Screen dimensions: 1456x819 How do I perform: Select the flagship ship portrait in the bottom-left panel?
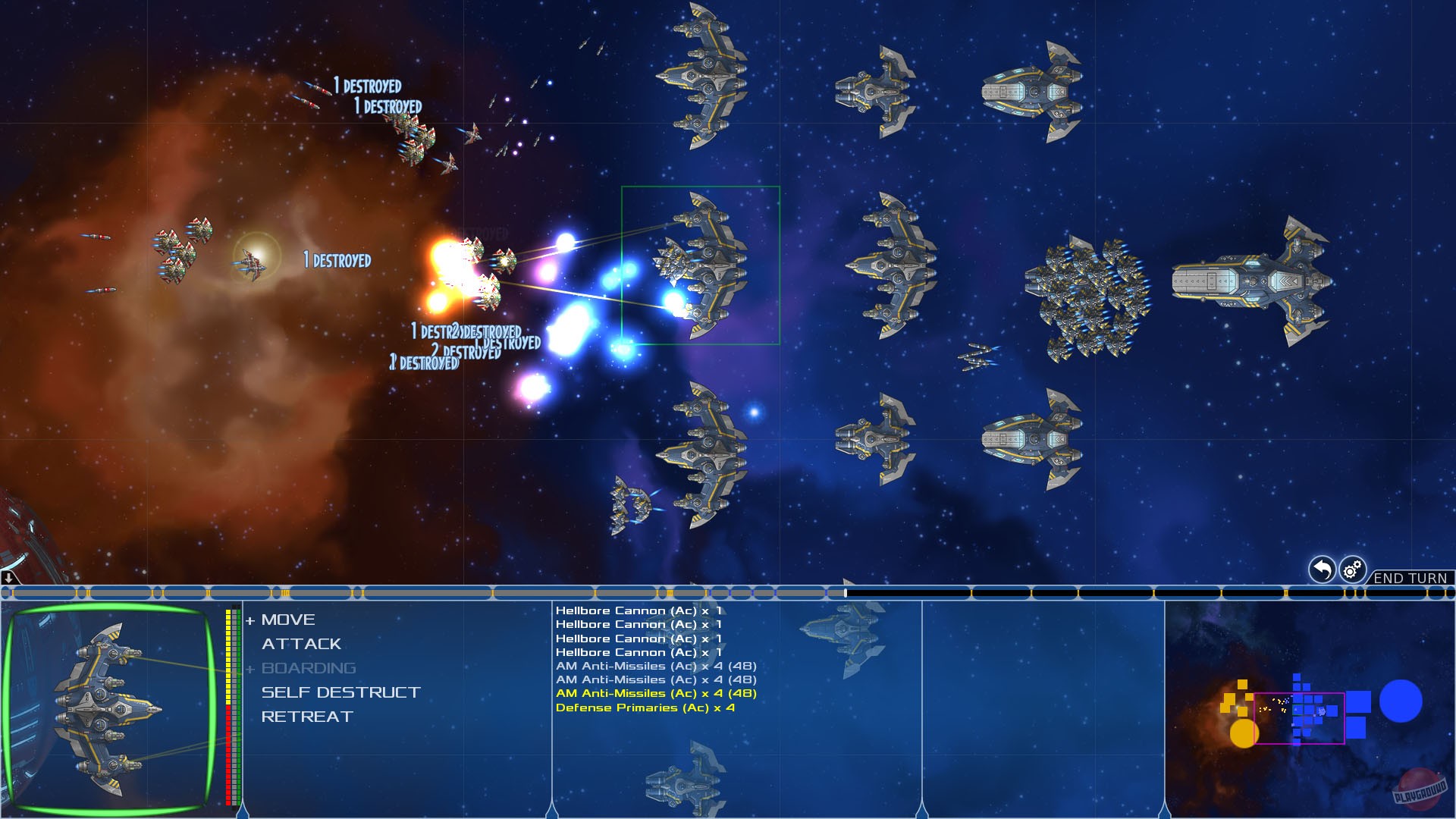[x=106, y=709]
